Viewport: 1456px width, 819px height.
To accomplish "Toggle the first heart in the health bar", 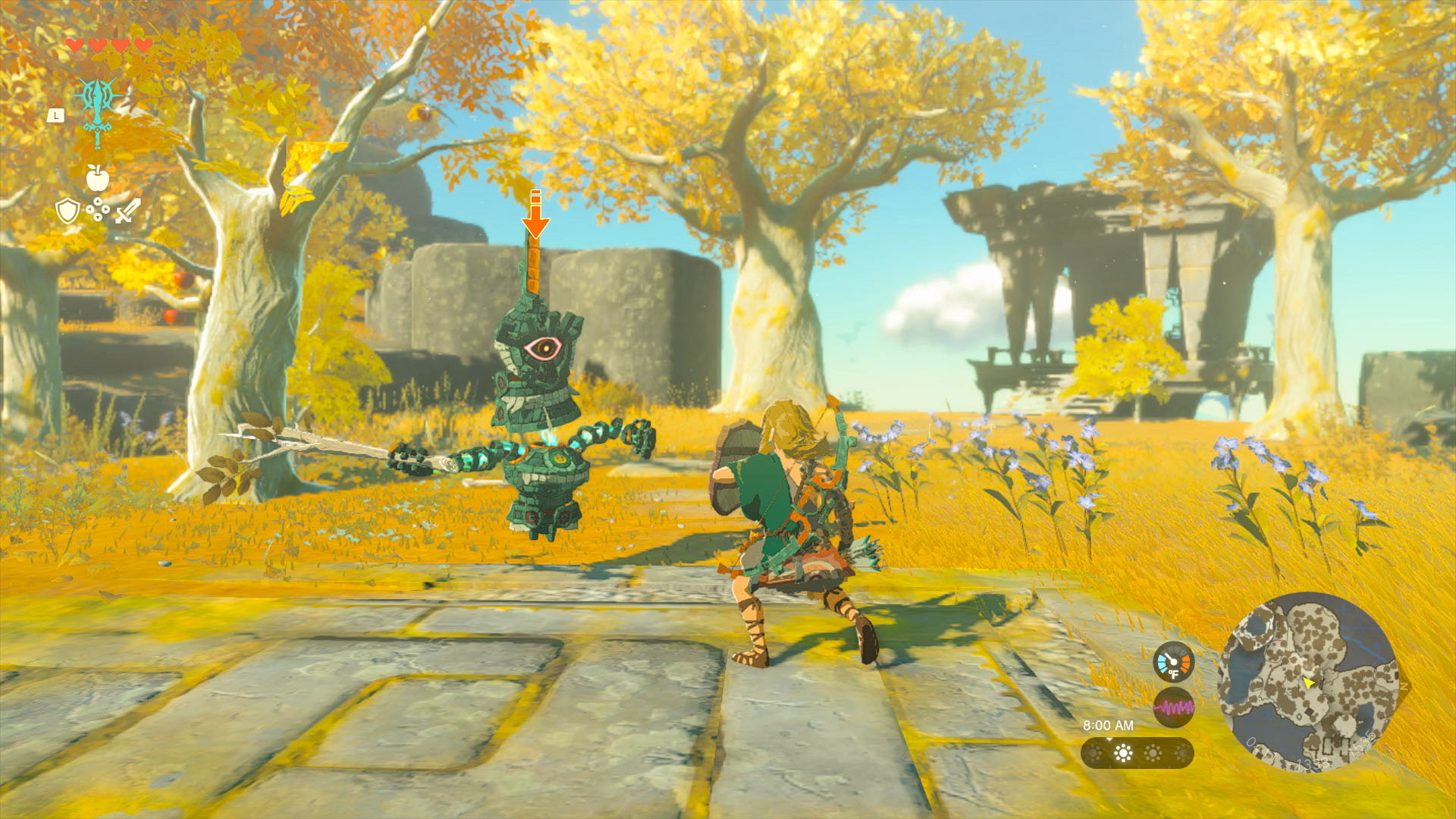I will pyautogui.click(x=75, y=45).
